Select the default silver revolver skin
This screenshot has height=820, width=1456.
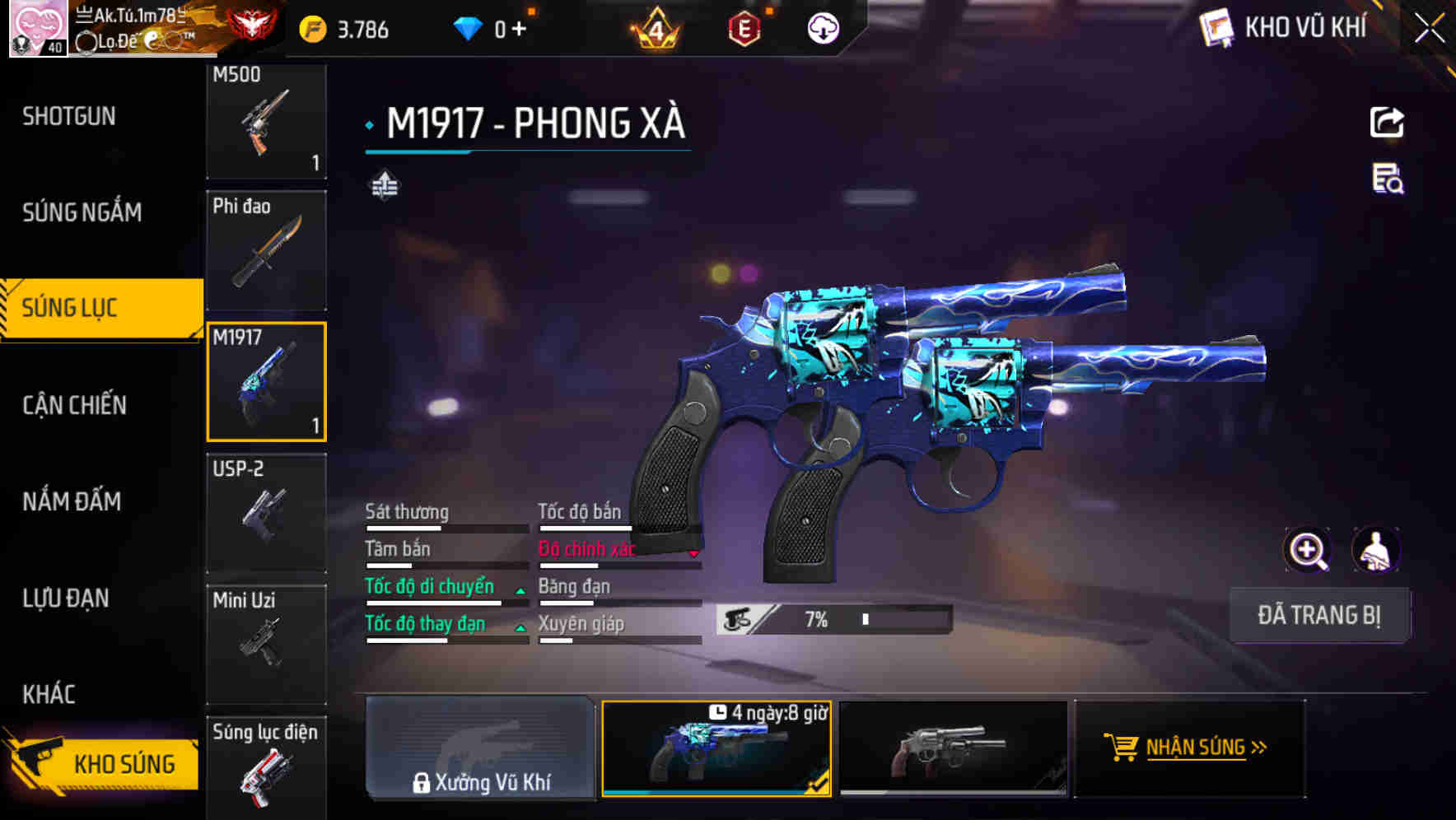click(x=953, y=748)
